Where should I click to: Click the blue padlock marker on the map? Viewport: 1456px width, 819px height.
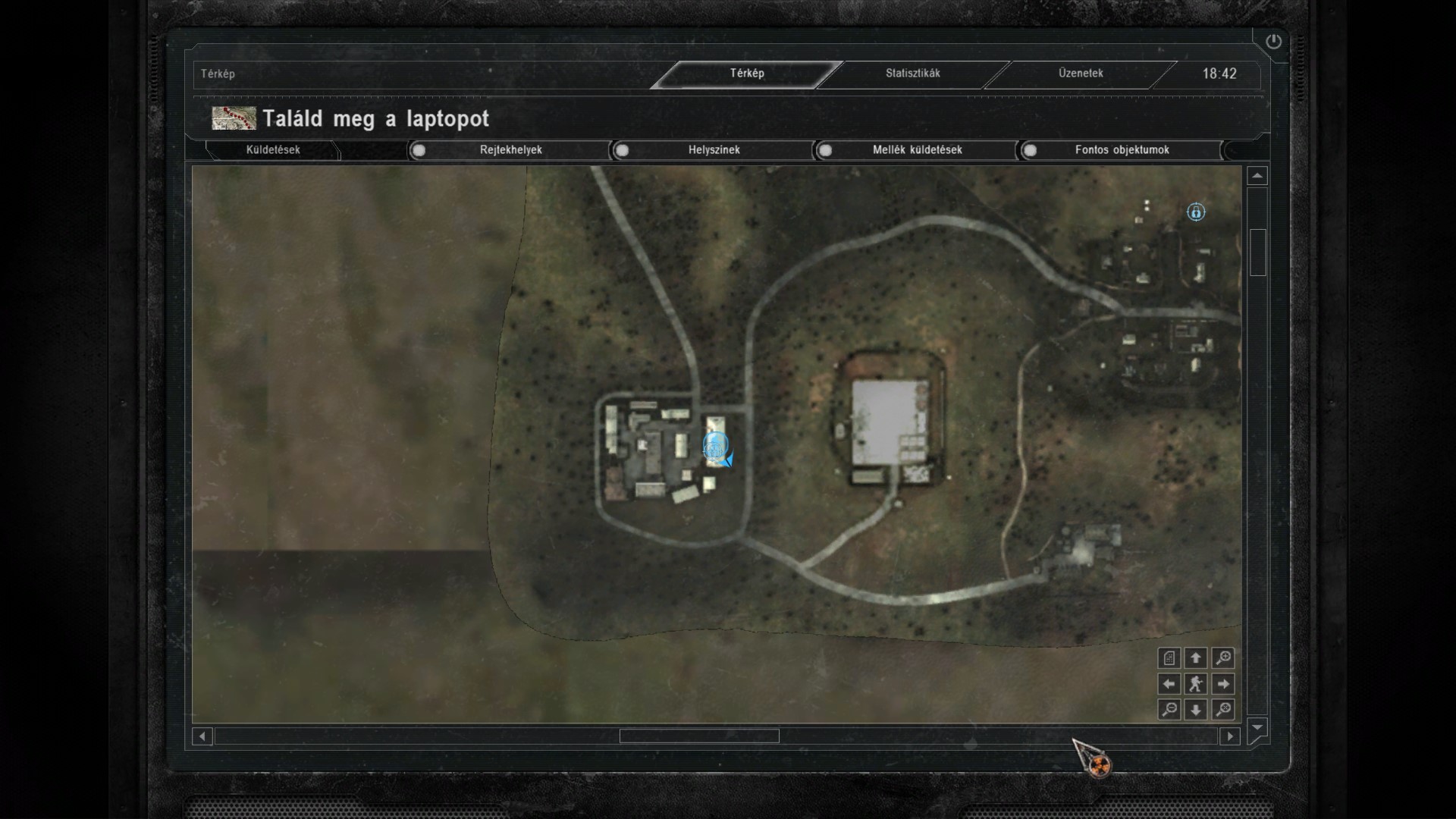coord(1196,212)
